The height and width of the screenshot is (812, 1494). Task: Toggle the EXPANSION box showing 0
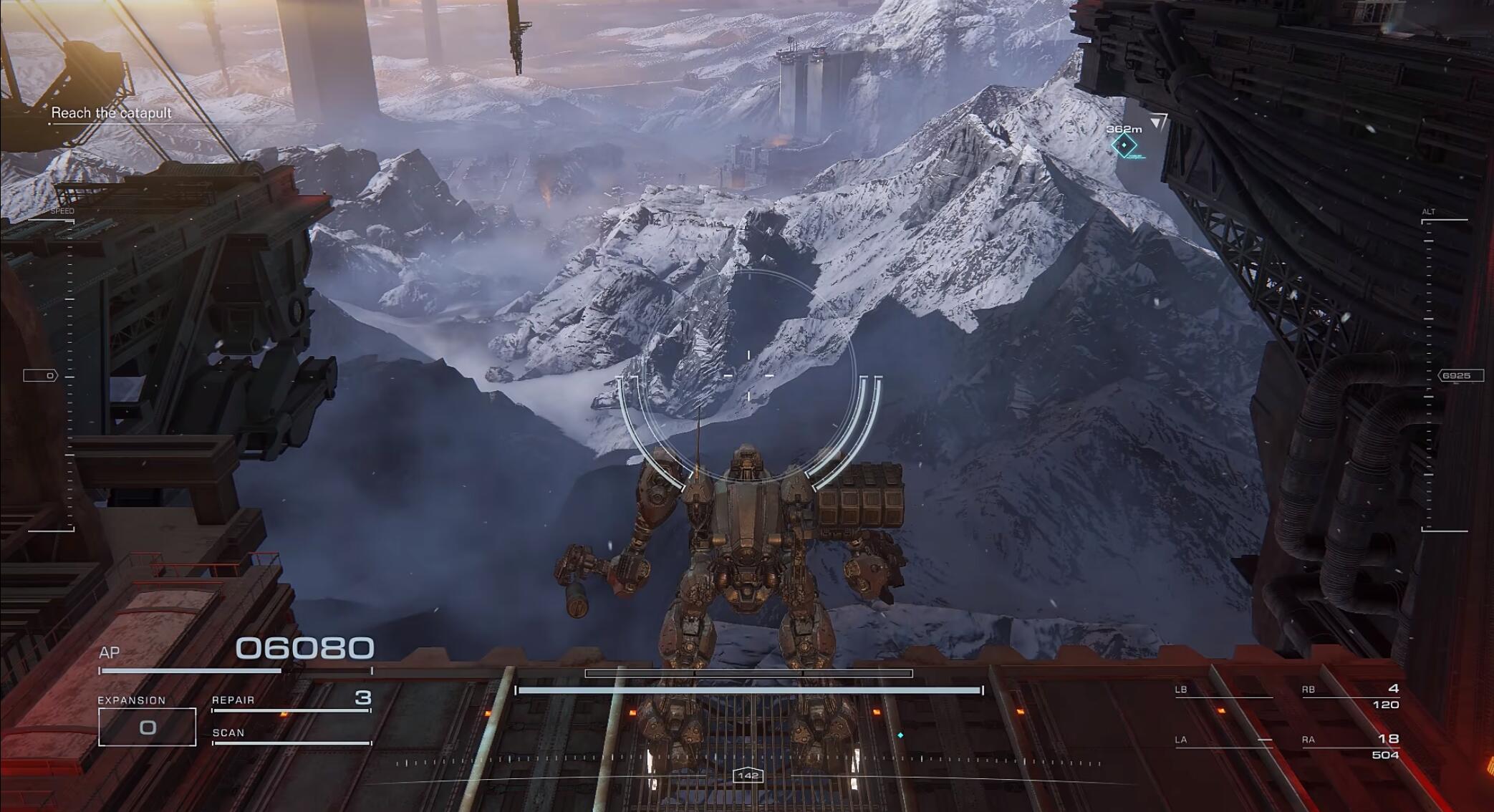[148, 725]
